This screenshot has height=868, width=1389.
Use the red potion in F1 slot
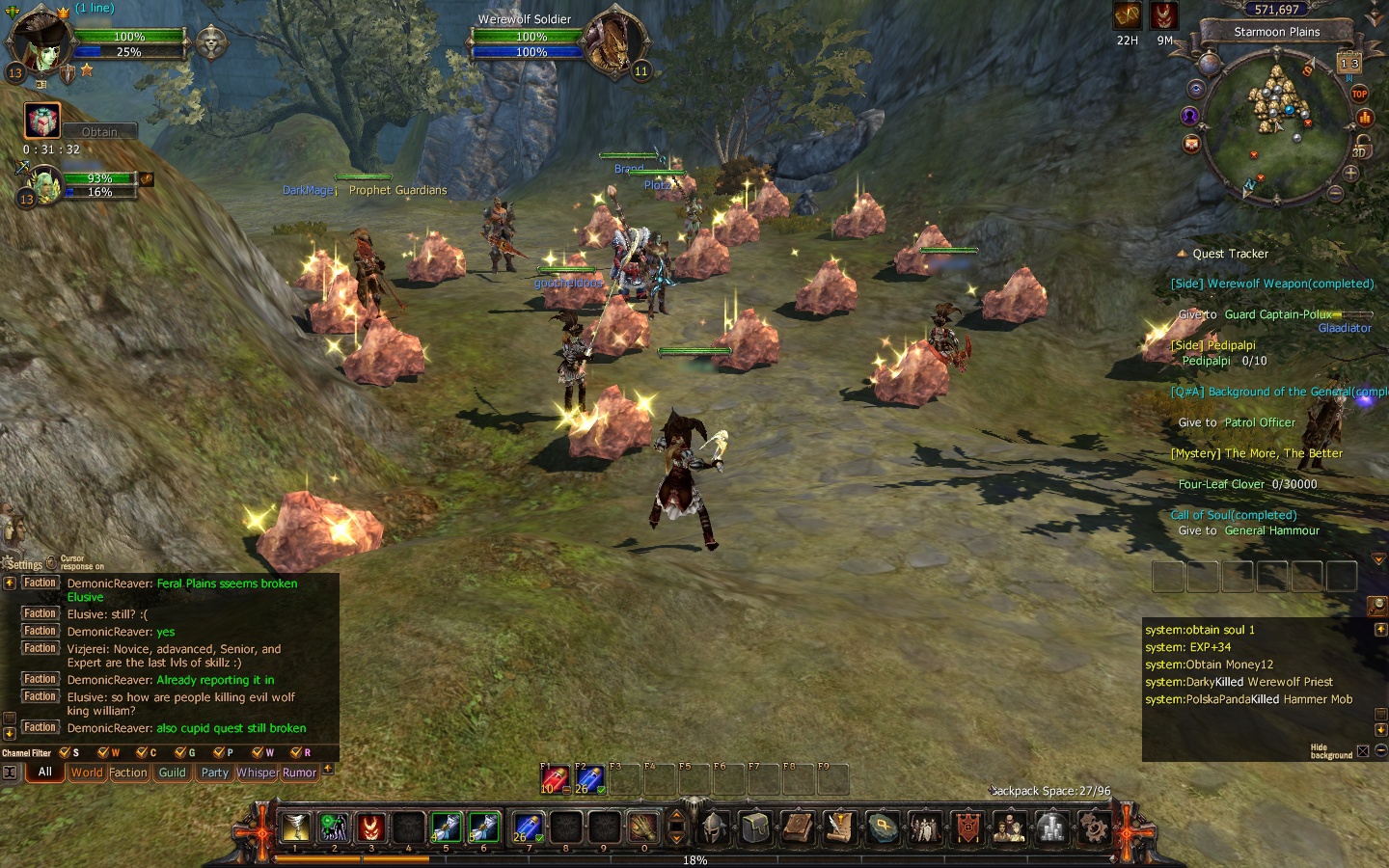553,779
